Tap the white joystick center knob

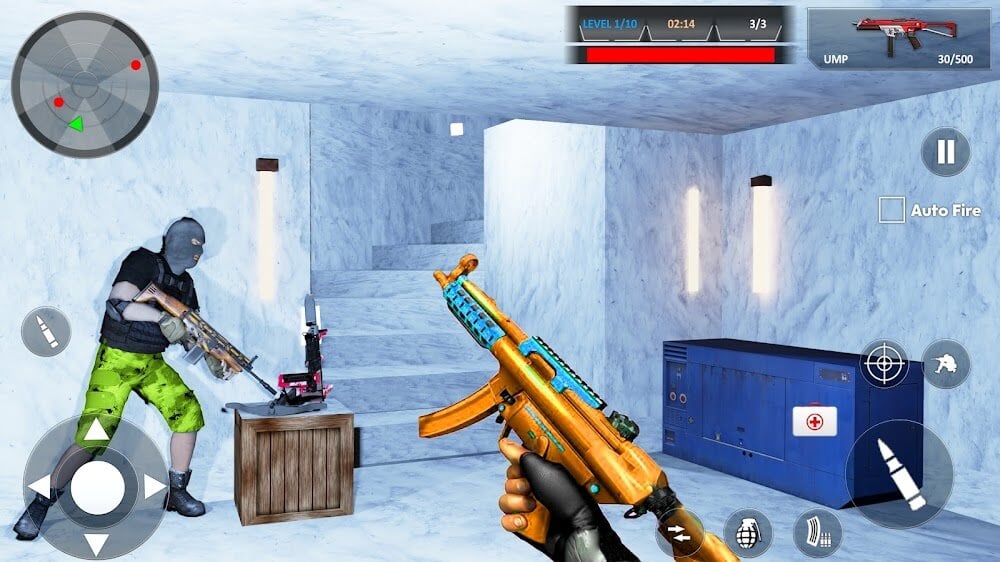click(x=97, y=488)
